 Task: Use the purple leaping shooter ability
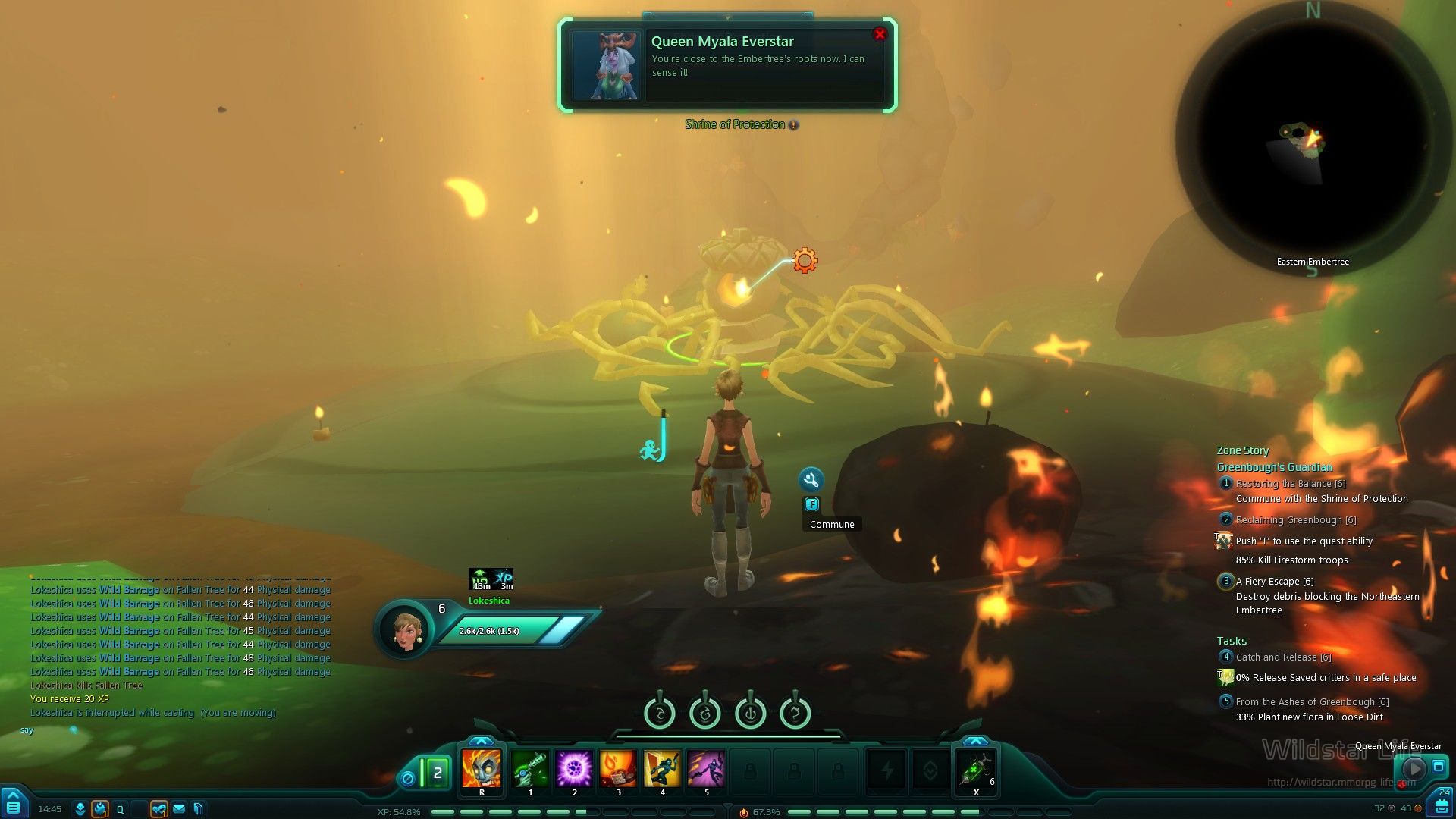(x=706, y=769)
